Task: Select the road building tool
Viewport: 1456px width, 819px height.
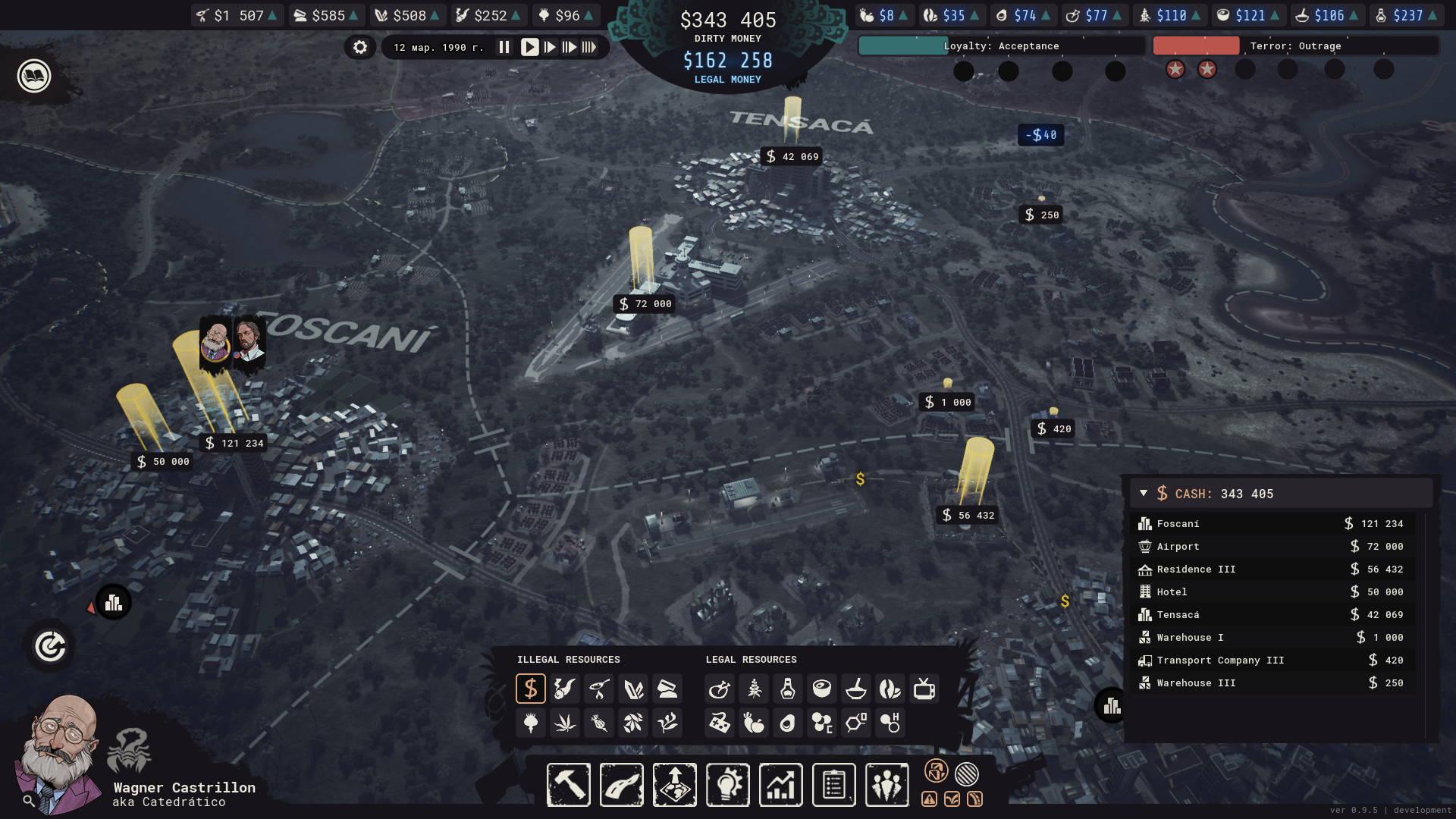Action: pos(622,785)
